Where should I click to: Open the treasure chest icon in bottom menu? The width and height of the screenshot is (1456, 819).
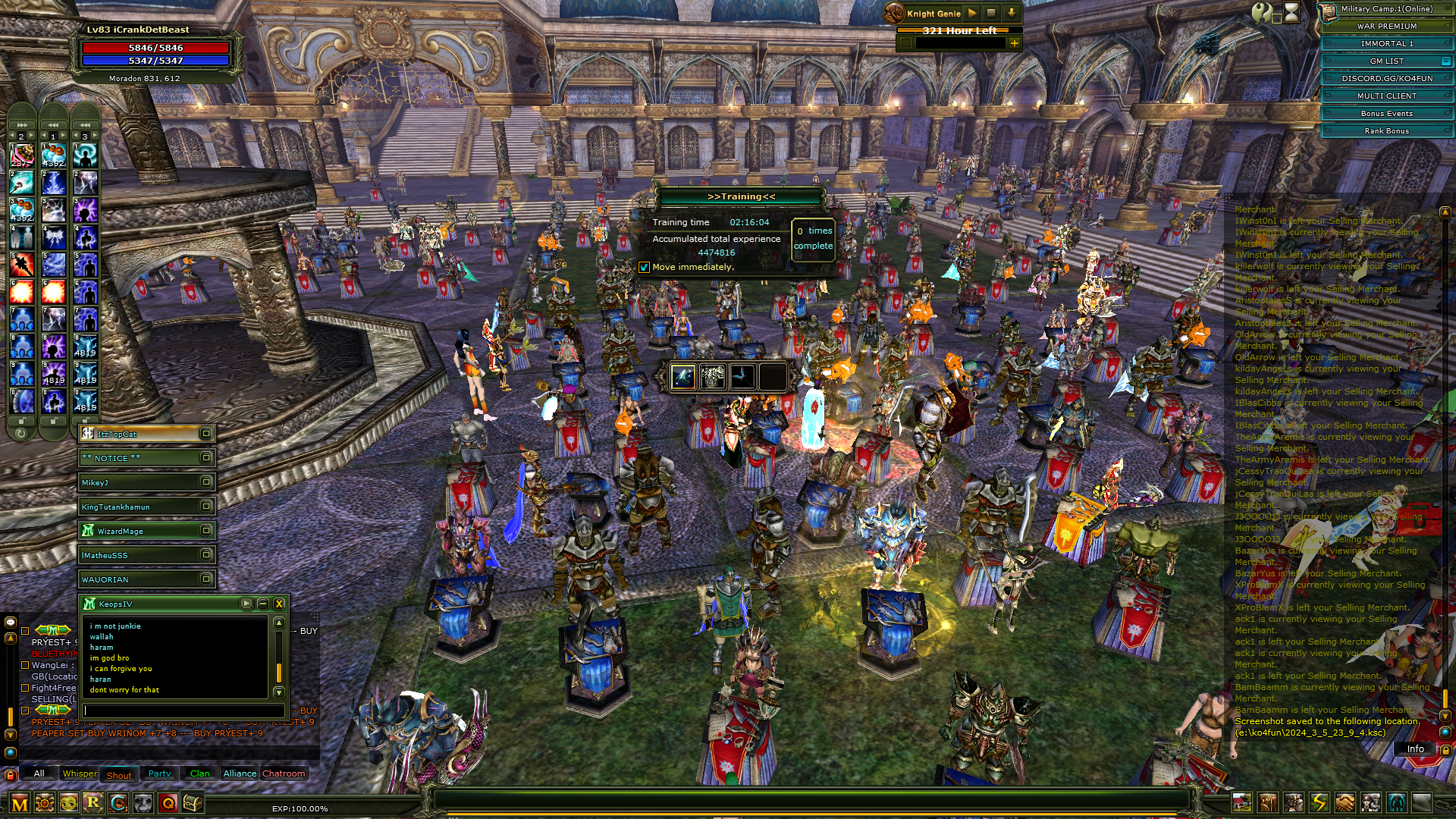point(193,802)
